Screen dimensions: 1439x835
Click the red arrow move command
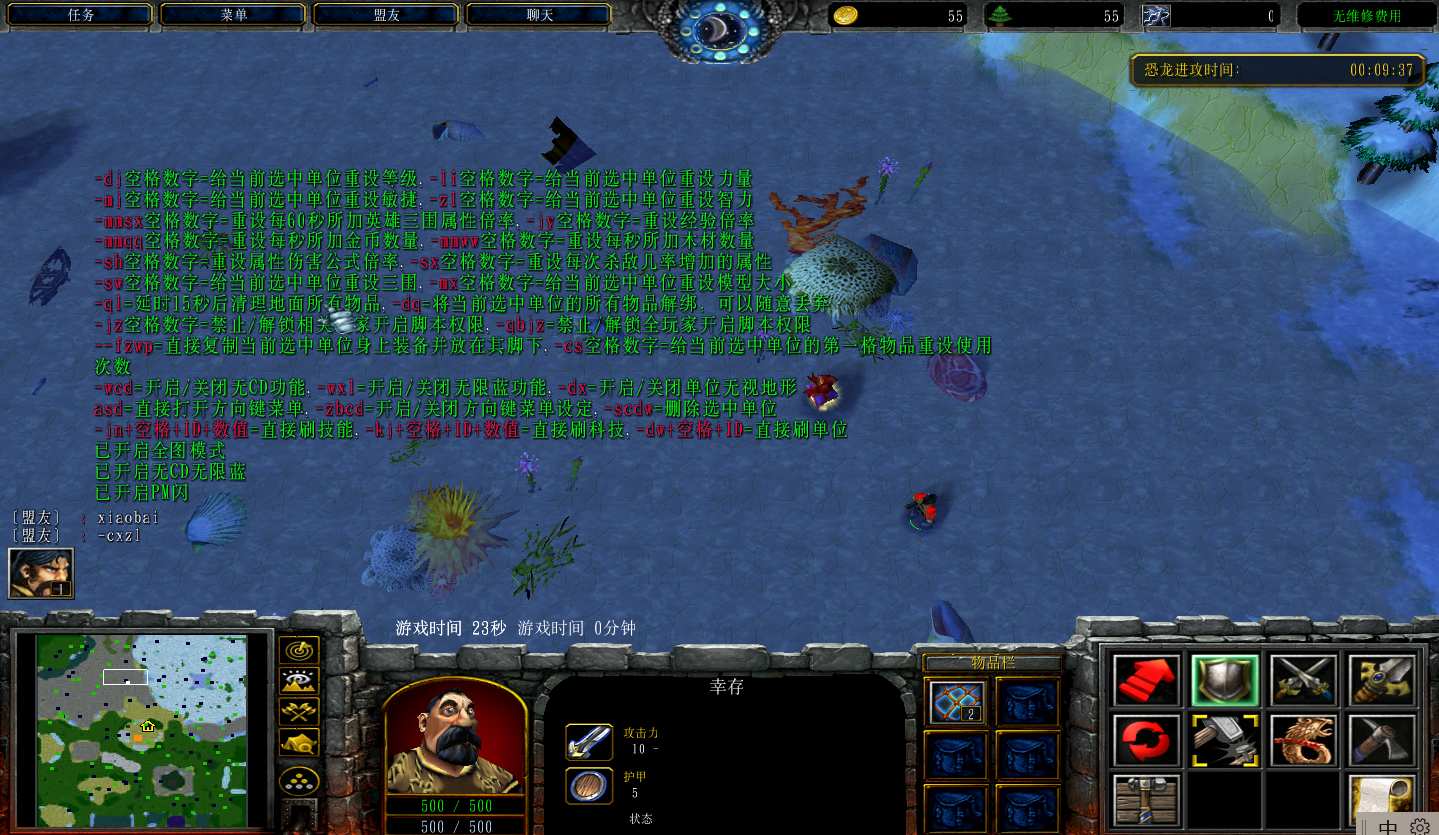coord(1146,680)
